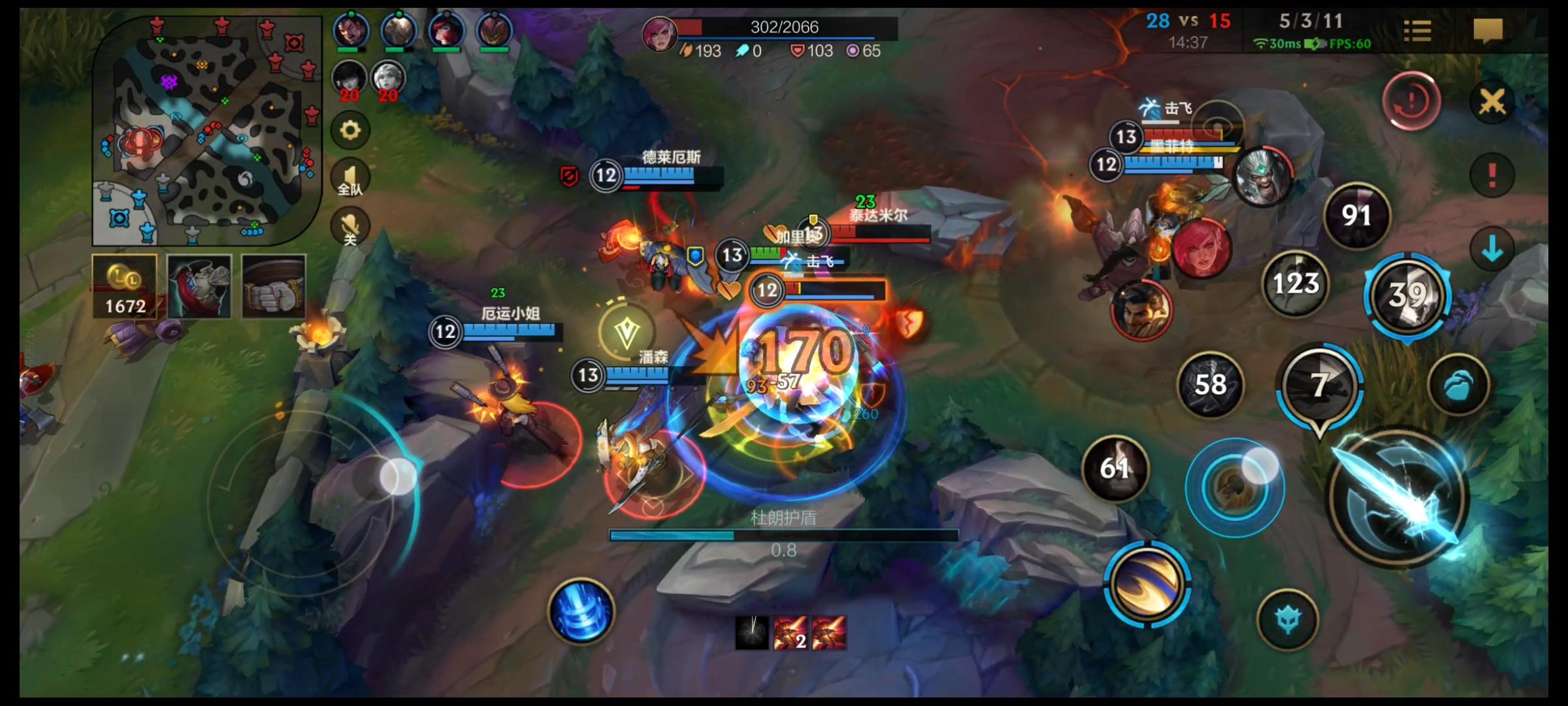Open the shop via the 1672 gold icon

[x=125, y=286]
